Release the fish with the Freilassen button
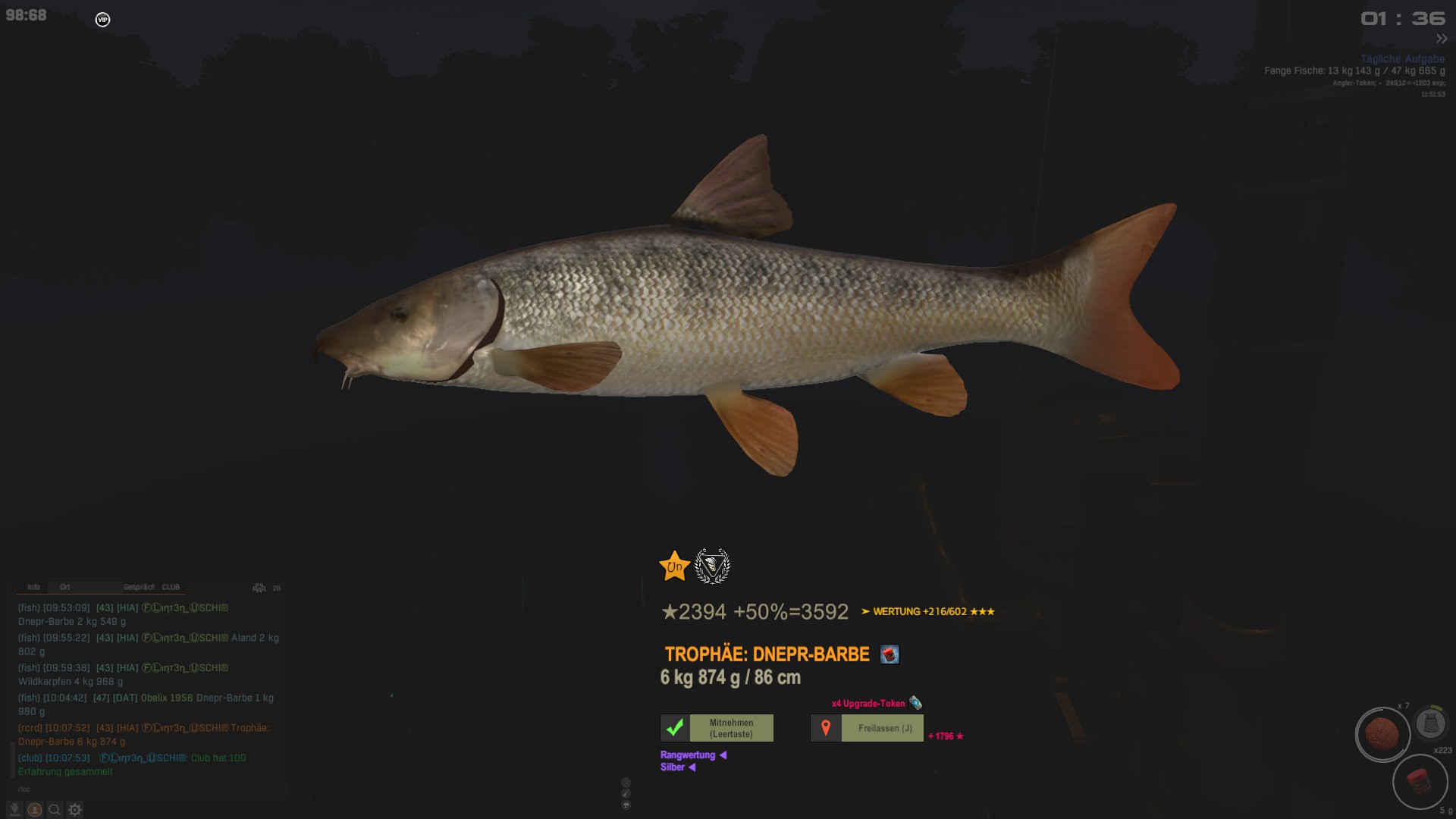 (x=867, y=728)
